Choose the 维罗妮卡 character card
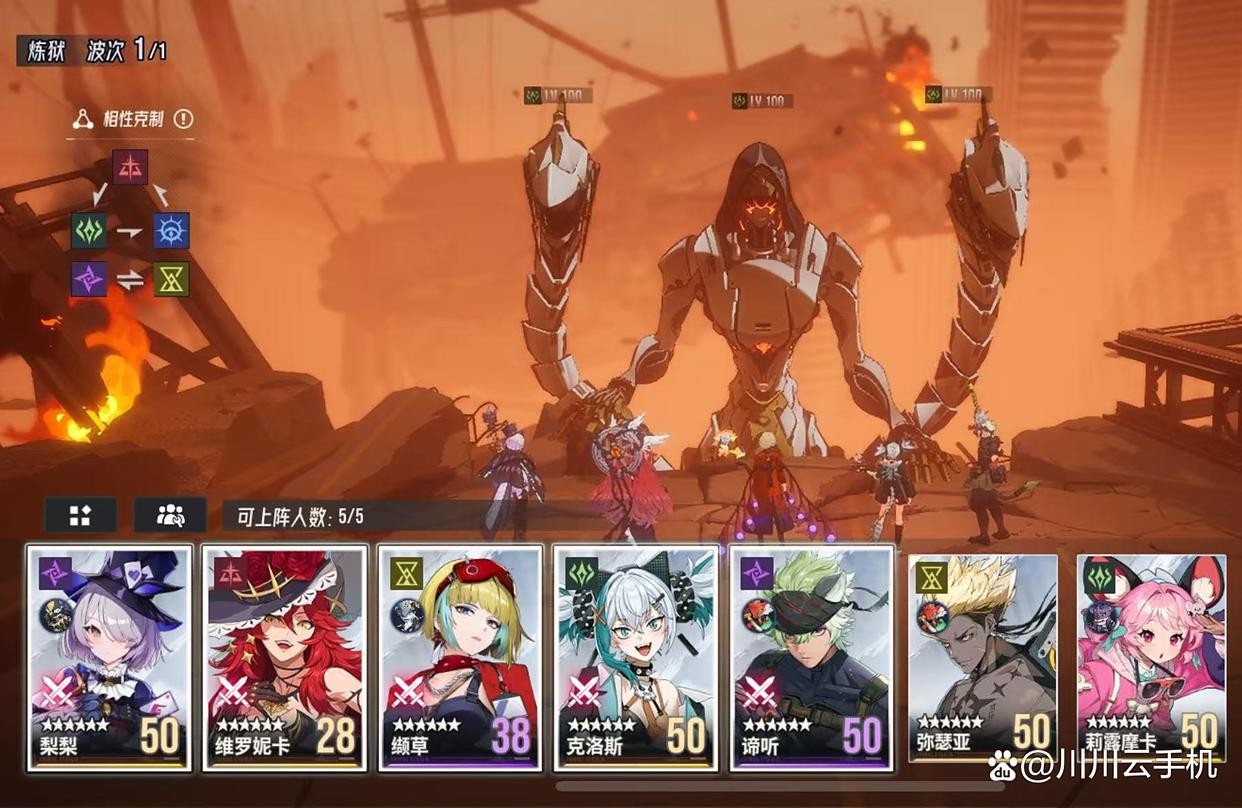The width and height of the screenshot is (1242, 808). tap(285, 657)
